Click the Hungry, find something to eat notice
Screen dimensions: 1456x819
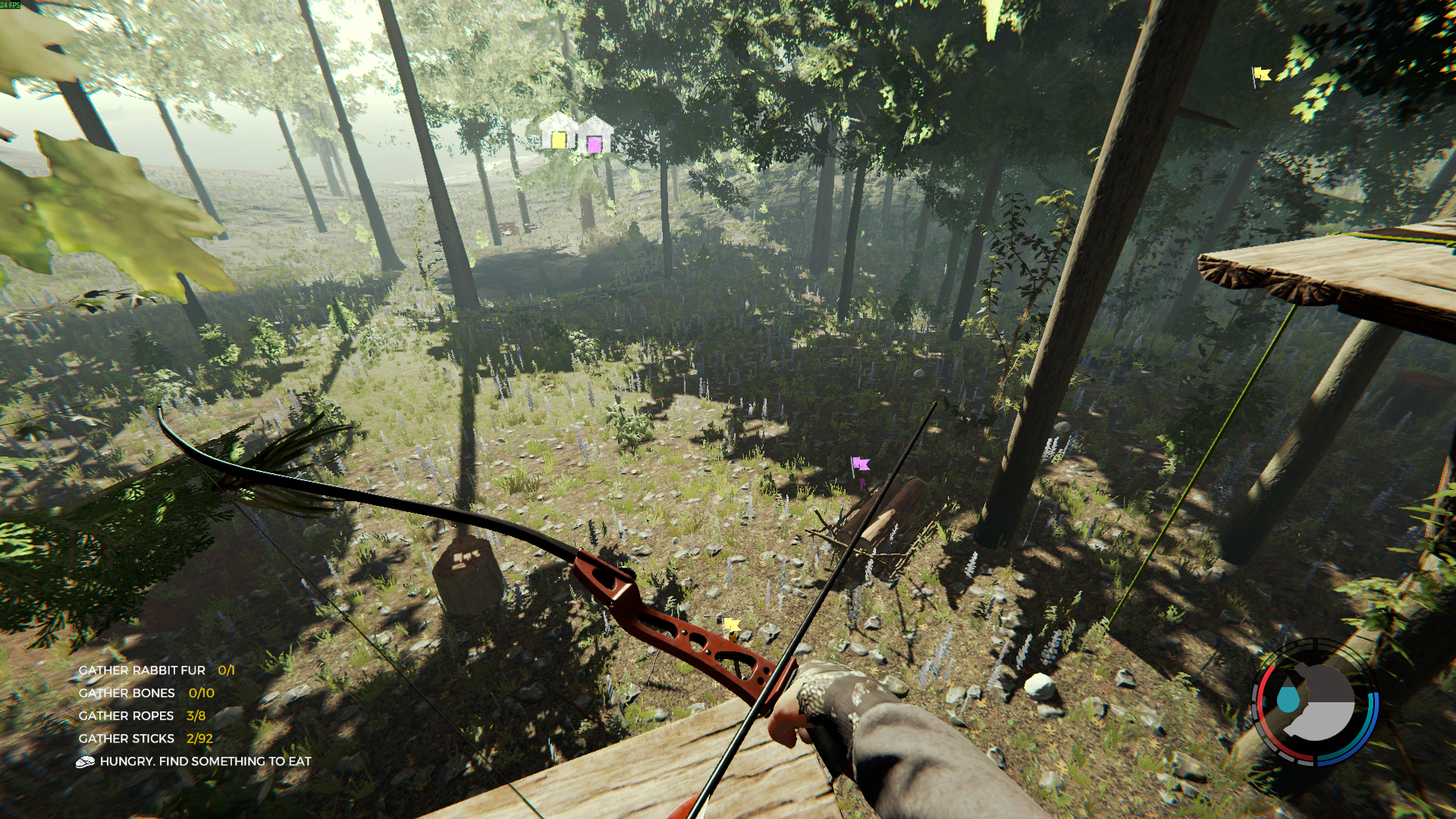point(205,761)
